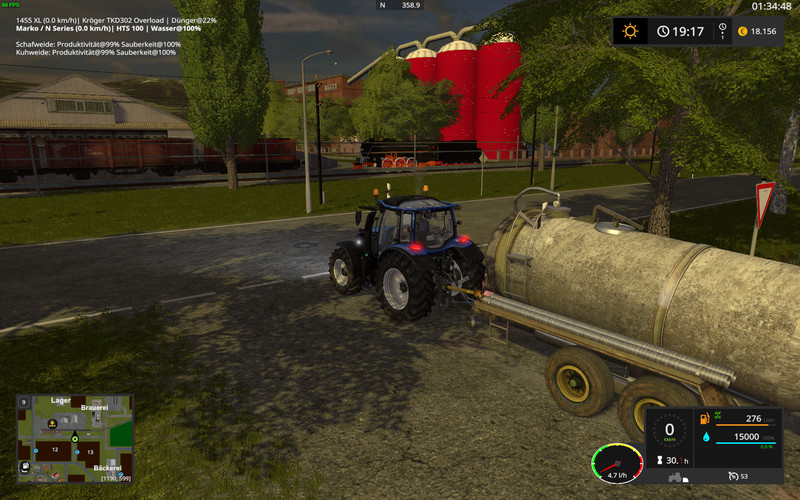Select field 12 on the minimap
Image resolution: width=800 pixels, height=500 pixels.
pos(56,451)
